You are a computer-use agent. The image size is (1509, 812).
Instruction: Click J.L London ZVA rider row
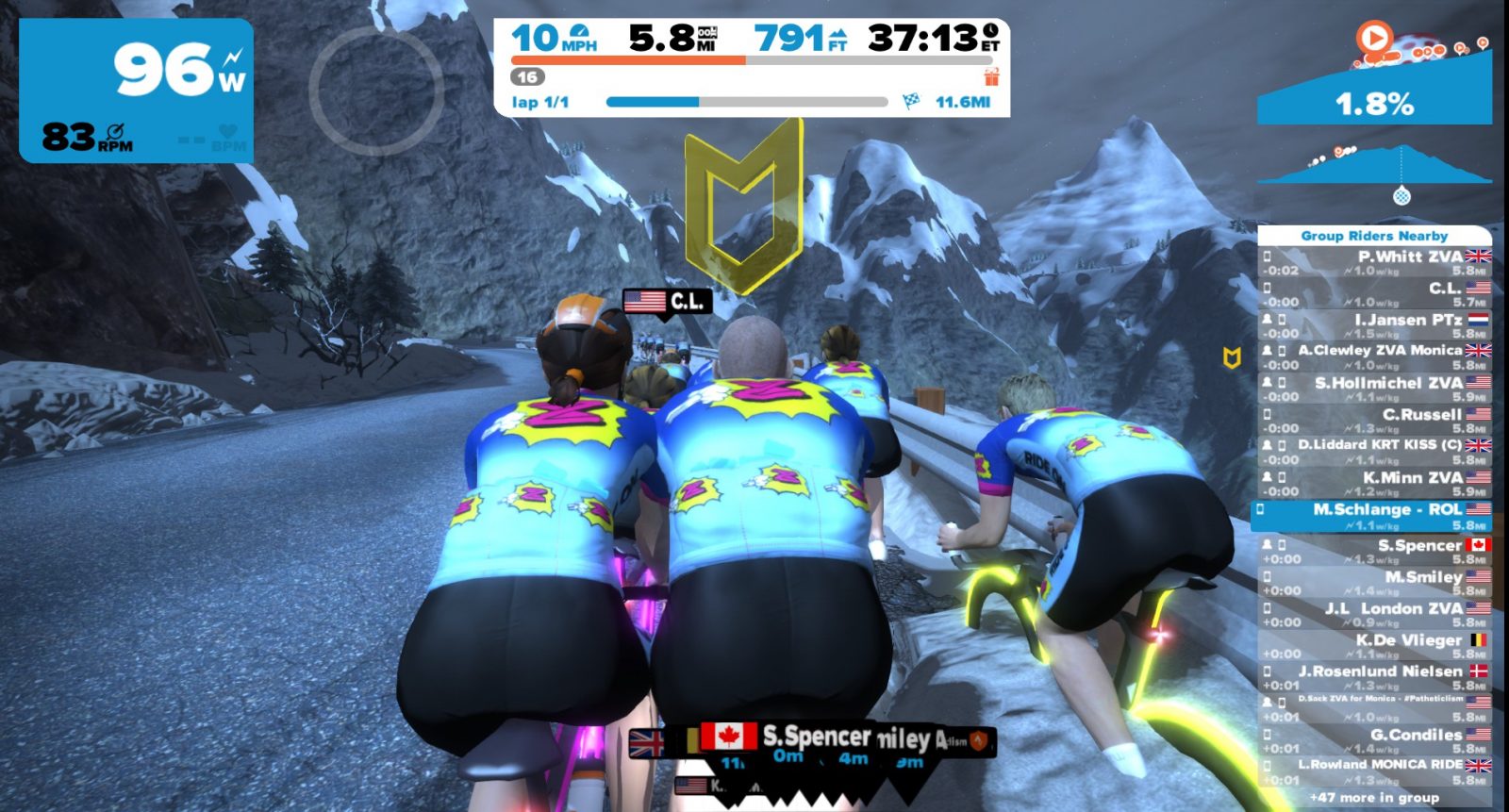(1374, 614)
